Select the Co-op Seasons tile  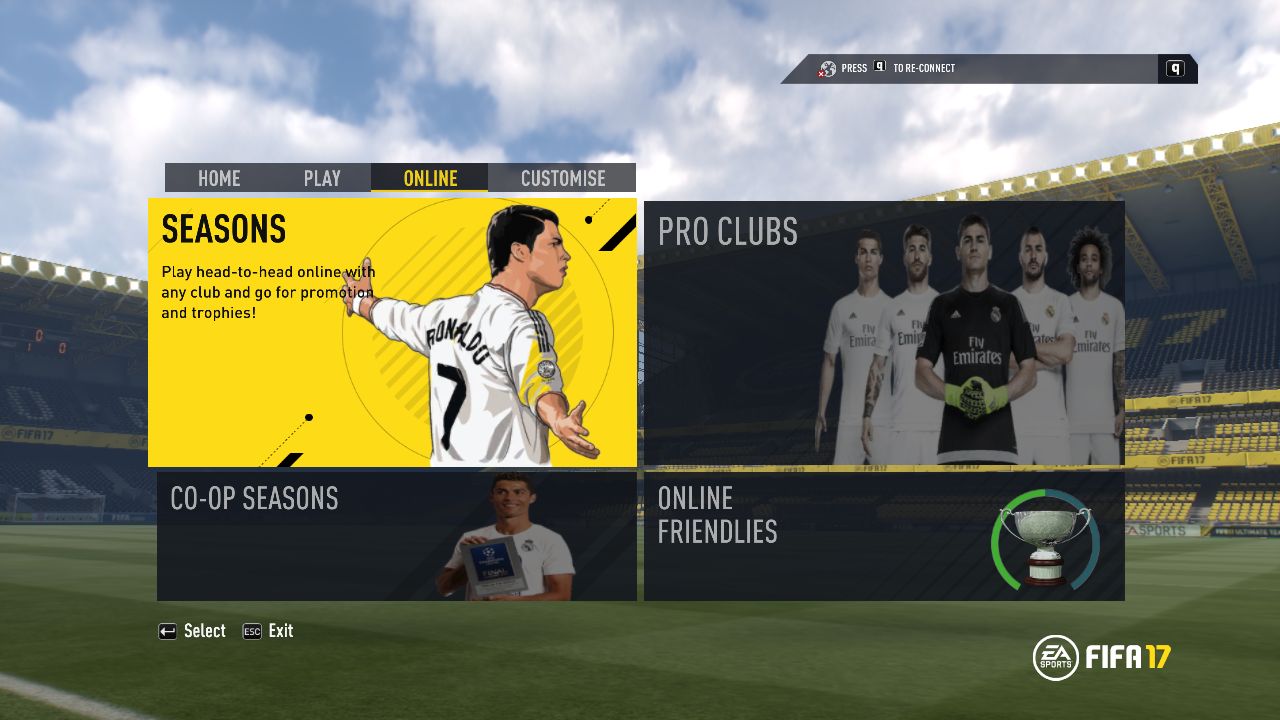[396, 536]
